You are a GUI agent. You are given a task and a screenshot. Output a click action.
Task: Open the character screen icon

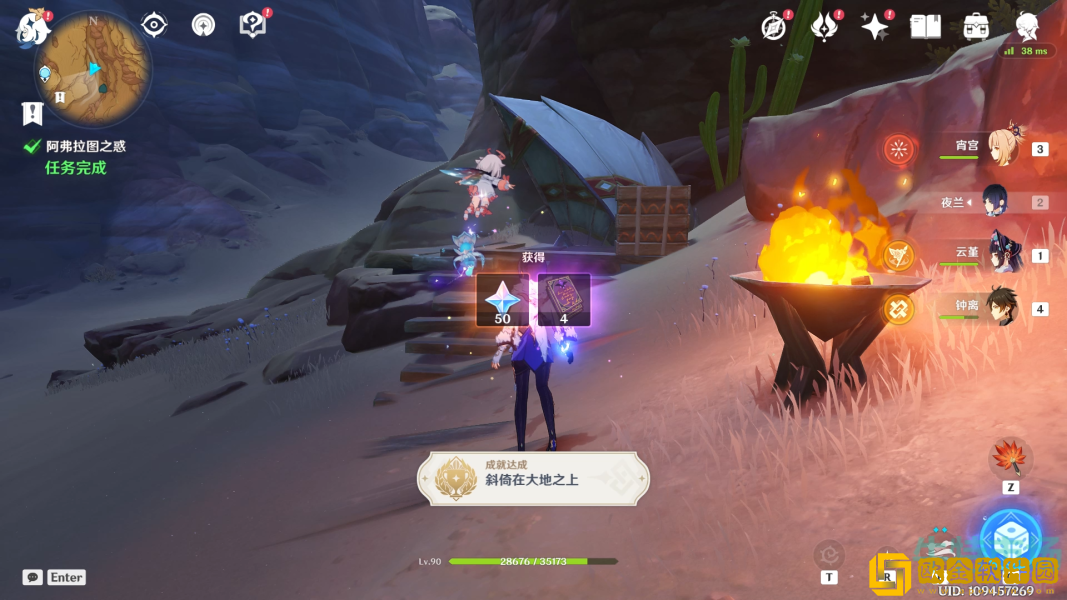click(x=1027, y=27)
